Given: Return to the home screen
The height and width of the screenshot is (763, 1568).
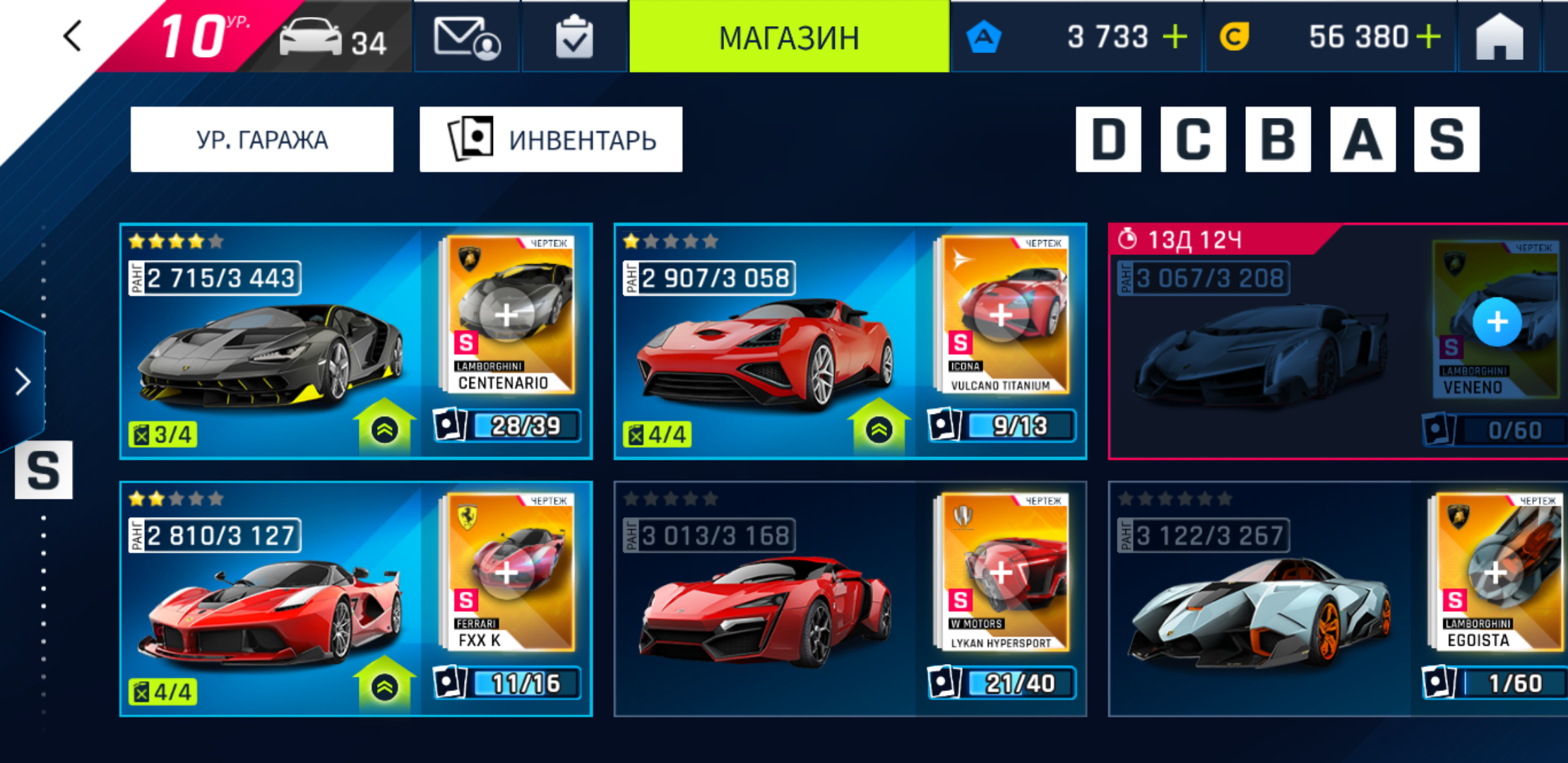Looking at the screenshot, I should pyautogui.click(x=1499, y=37).
